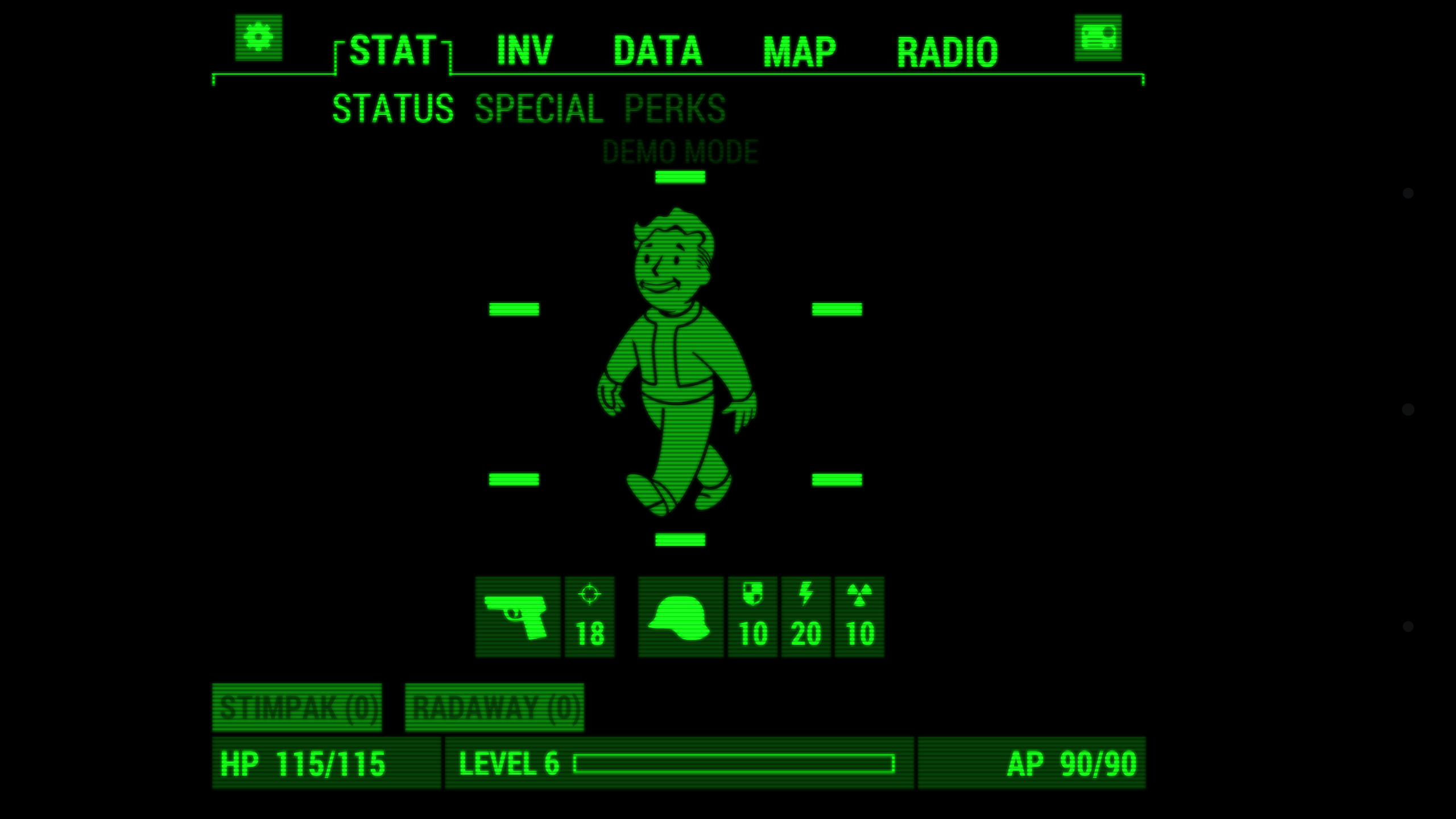
Task: Use RADAWAY from the status screen
Action: (495, 707)
